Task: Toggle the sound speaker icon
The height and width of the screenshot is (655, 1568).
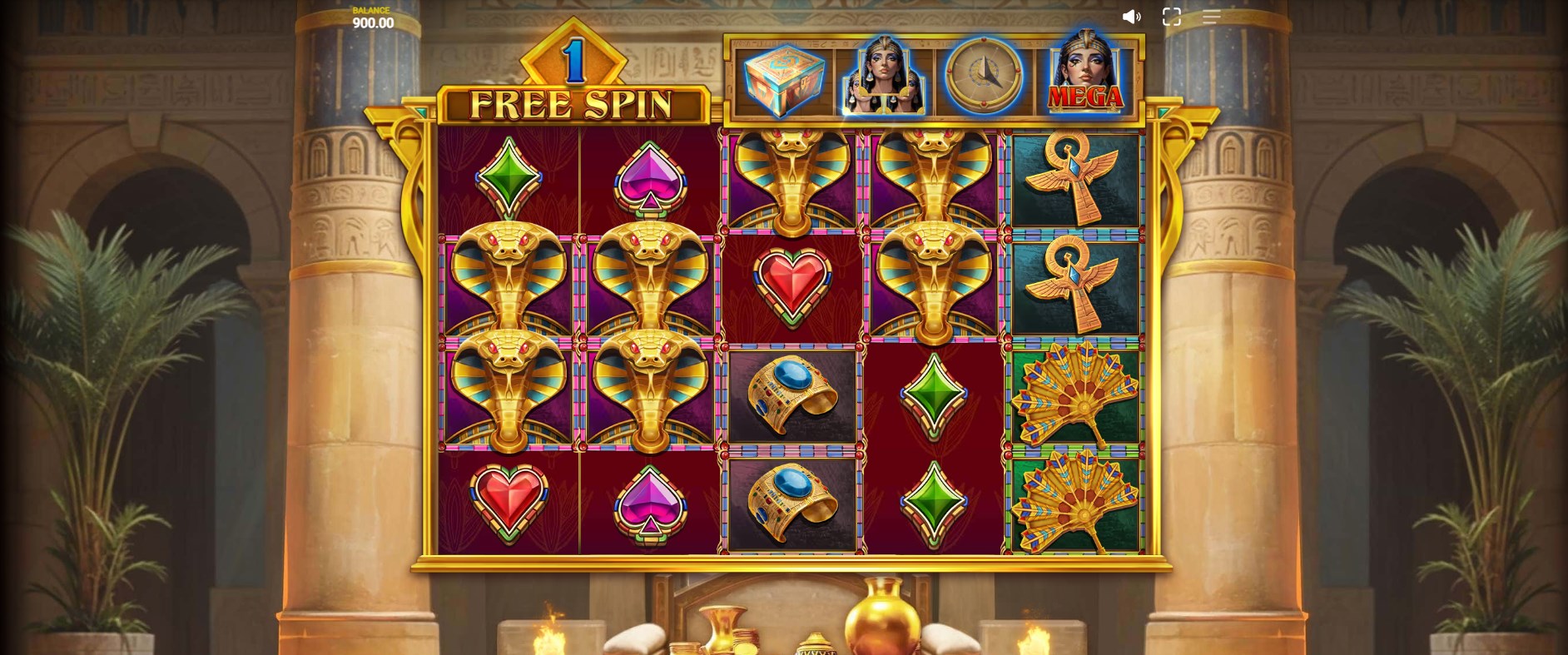Action: pyautogui.click(x=1131, y=17)
